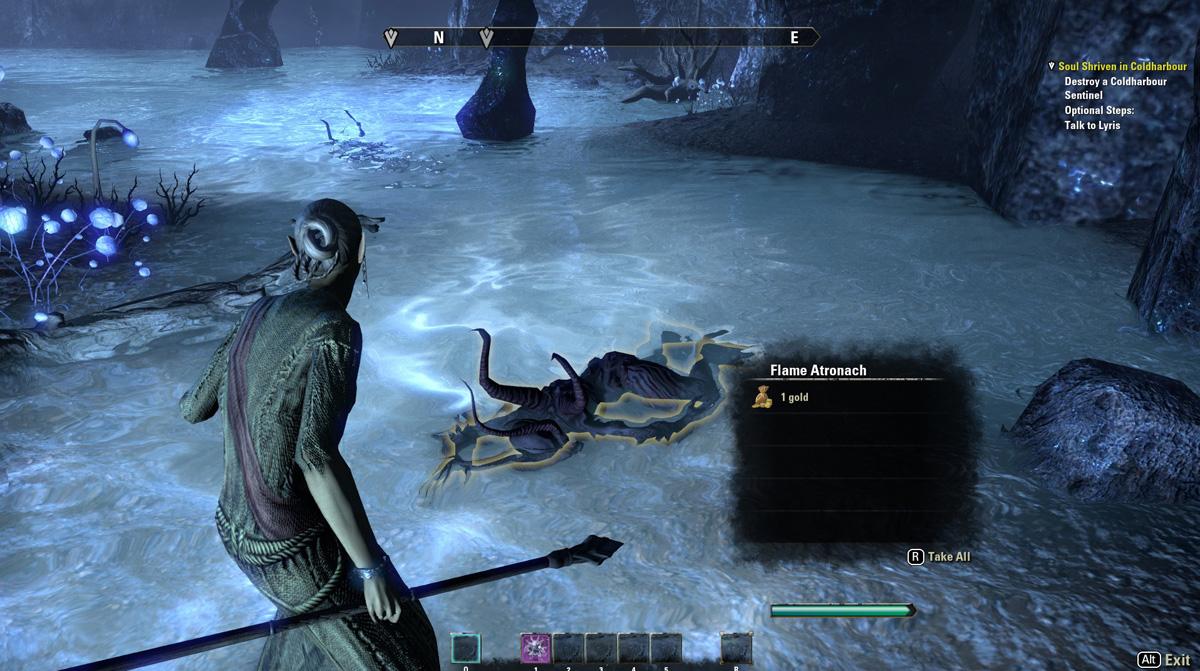Activate the purple burst ability in slot 1
The height and width of the screenshot is (671, 1200).
tap(535, 649)
